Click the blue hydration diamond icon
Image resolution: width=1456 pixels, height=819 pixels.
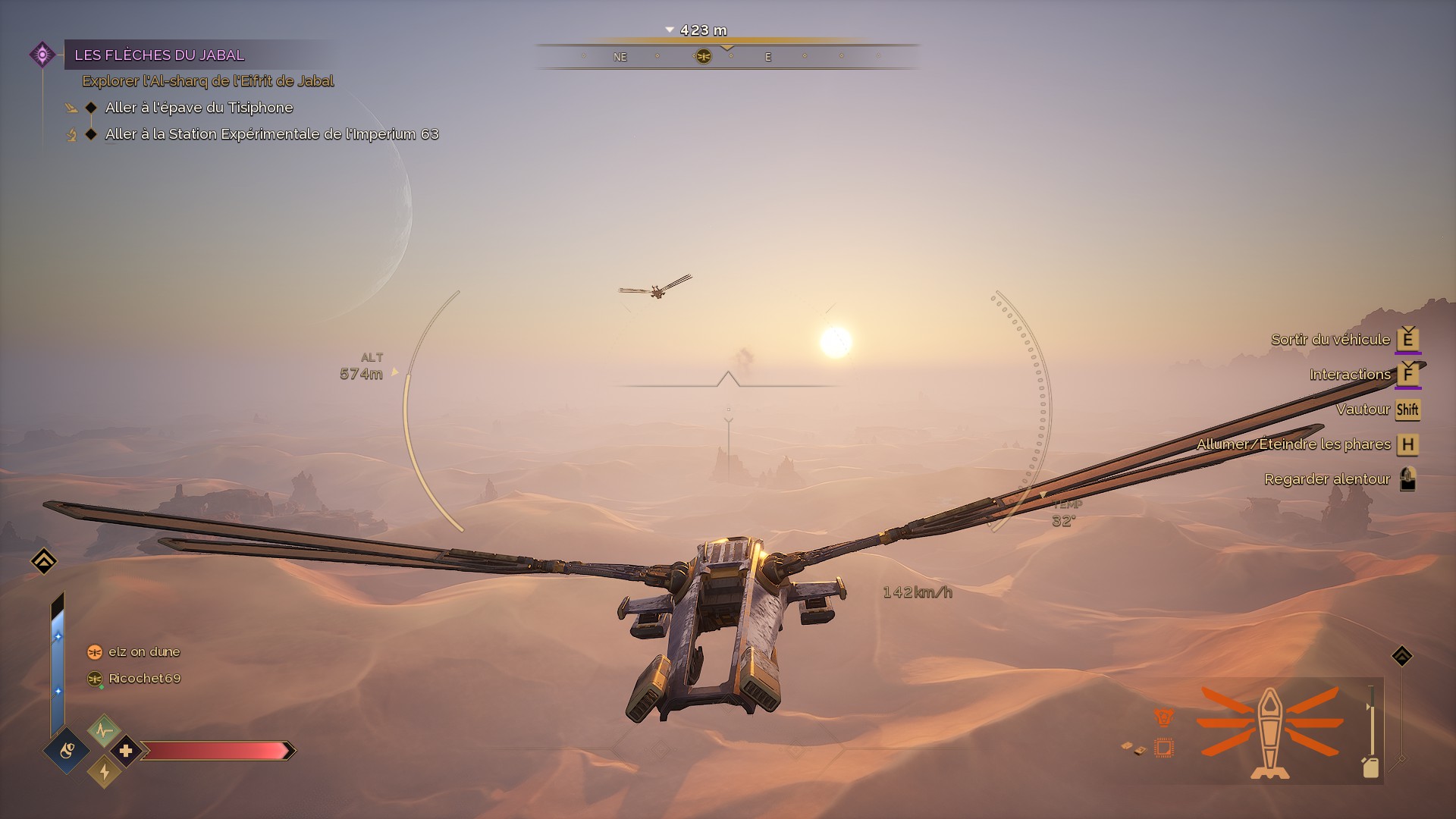tap(67, 751)
